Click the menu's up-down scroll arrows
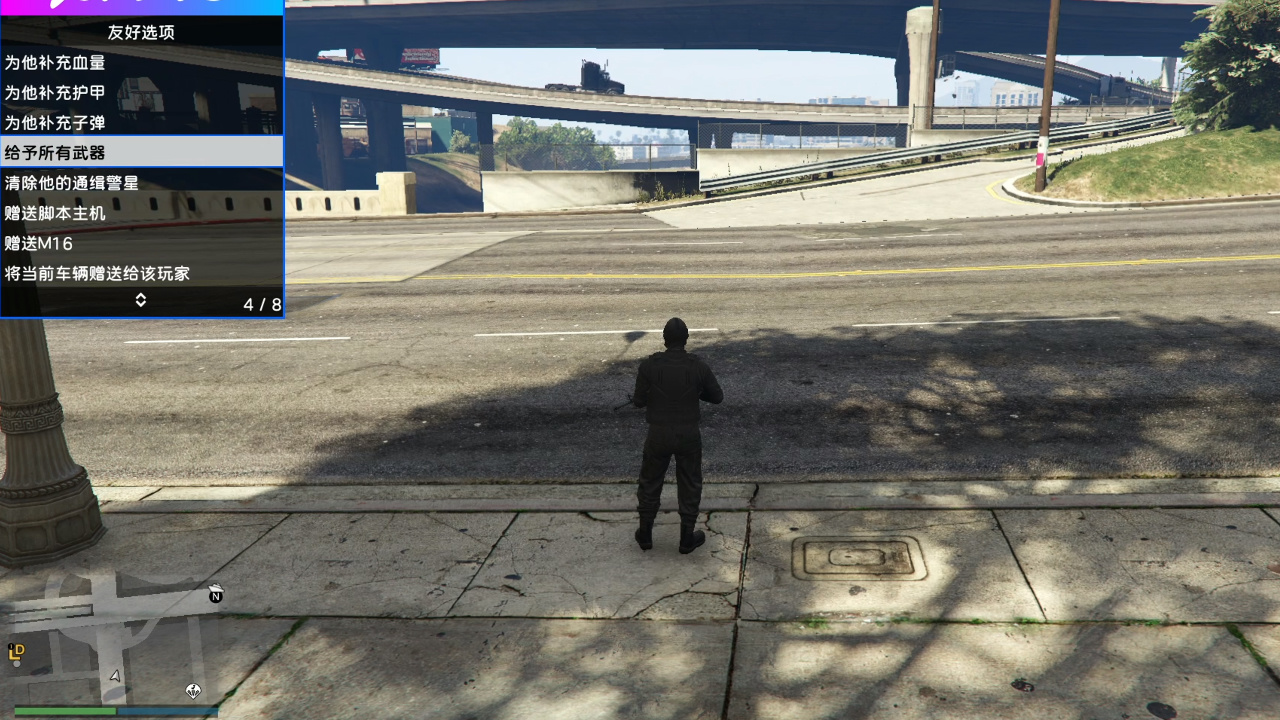The image size is (1280, 720). [x=141, y=300]
